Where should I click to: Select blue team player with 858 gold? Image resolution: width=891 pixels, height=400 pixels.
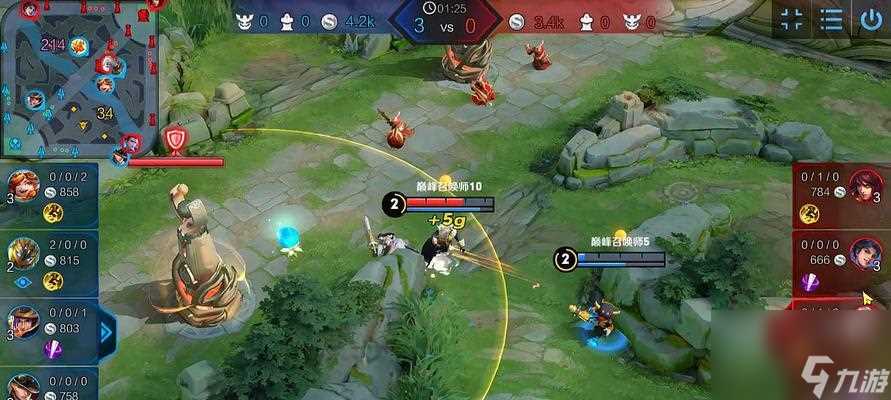[24, 186]
